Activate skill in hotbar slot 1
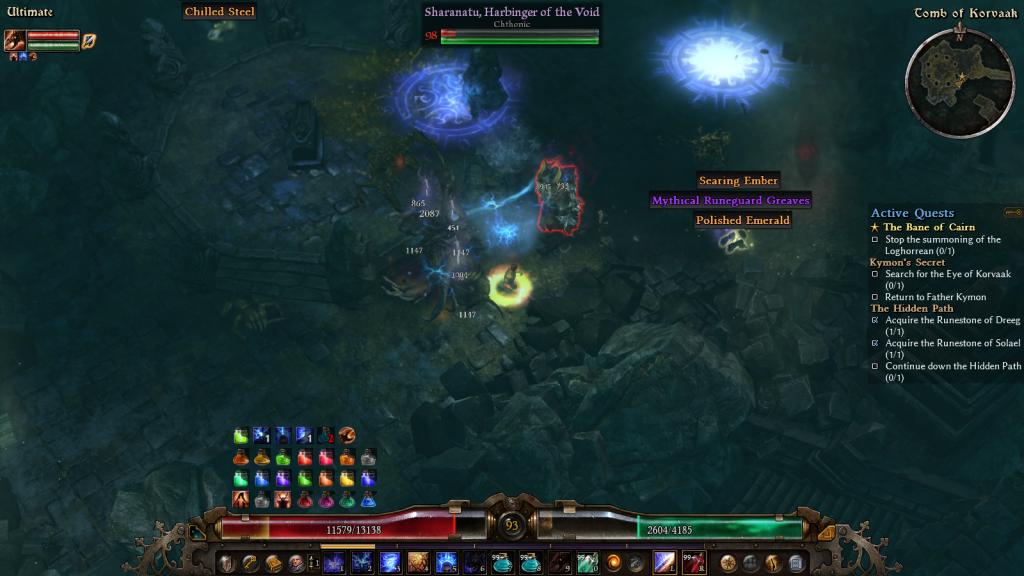This screenshot has width=1024, height=576. [334, 563]
